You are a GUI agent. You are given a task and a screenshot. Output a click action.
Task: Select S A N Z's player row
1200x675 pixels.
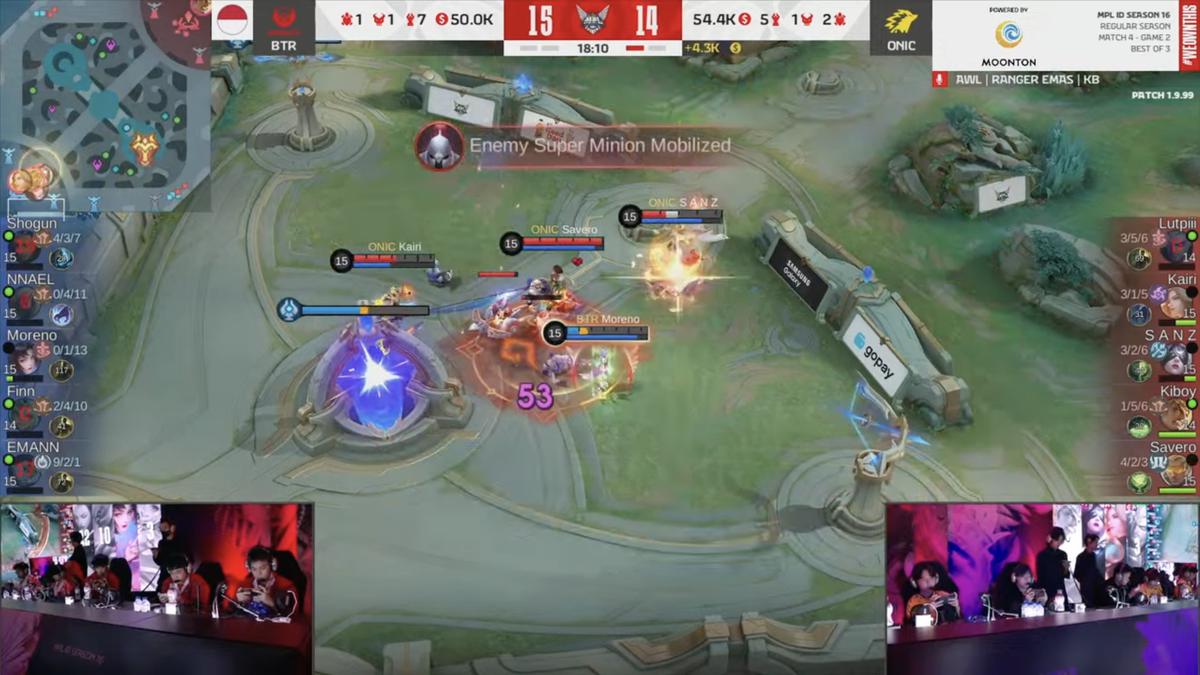(1160, 356)
